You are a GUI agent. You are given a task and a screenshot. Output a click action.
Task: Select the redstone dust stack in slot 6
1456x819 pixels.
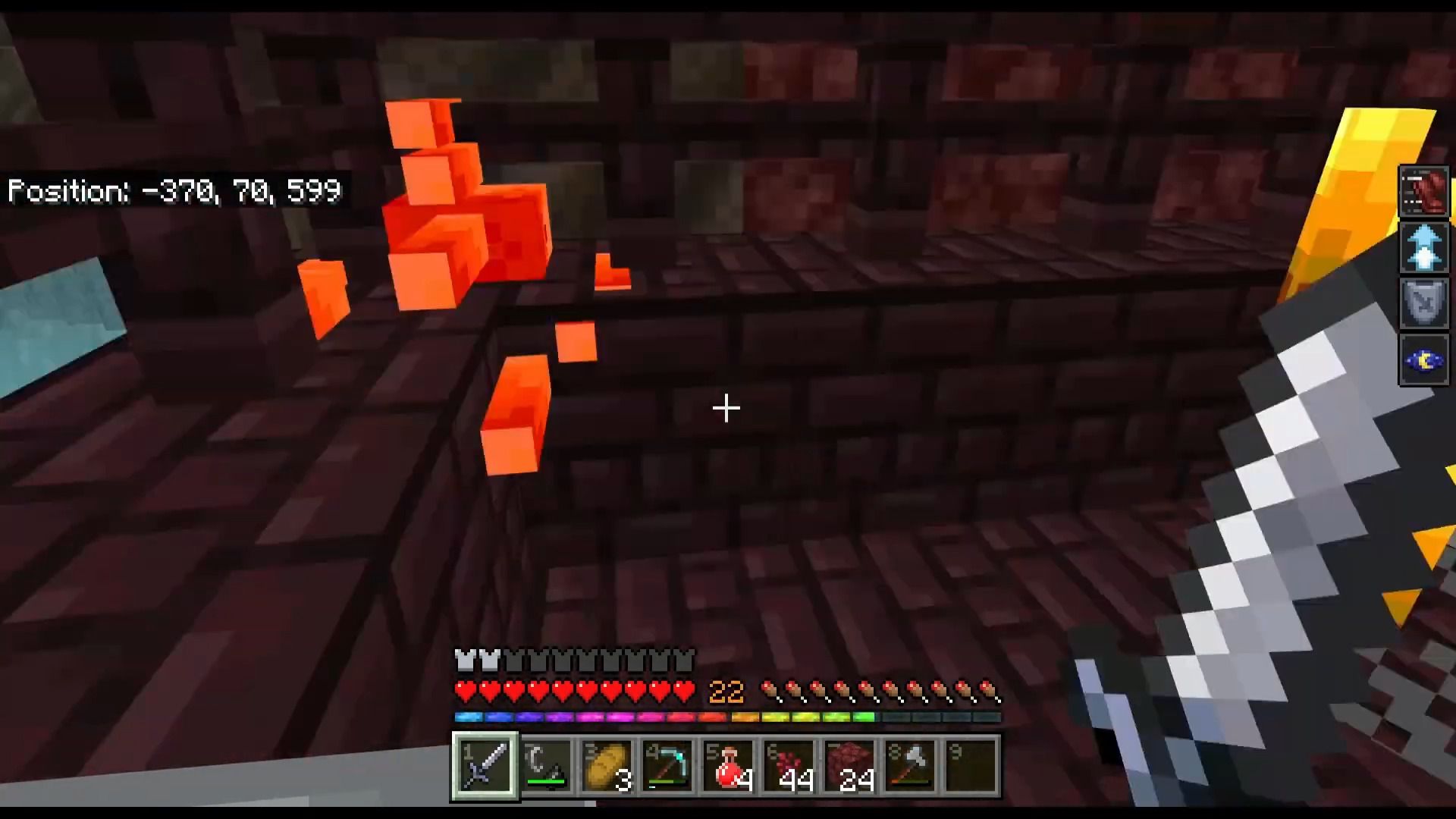(786, 766)
